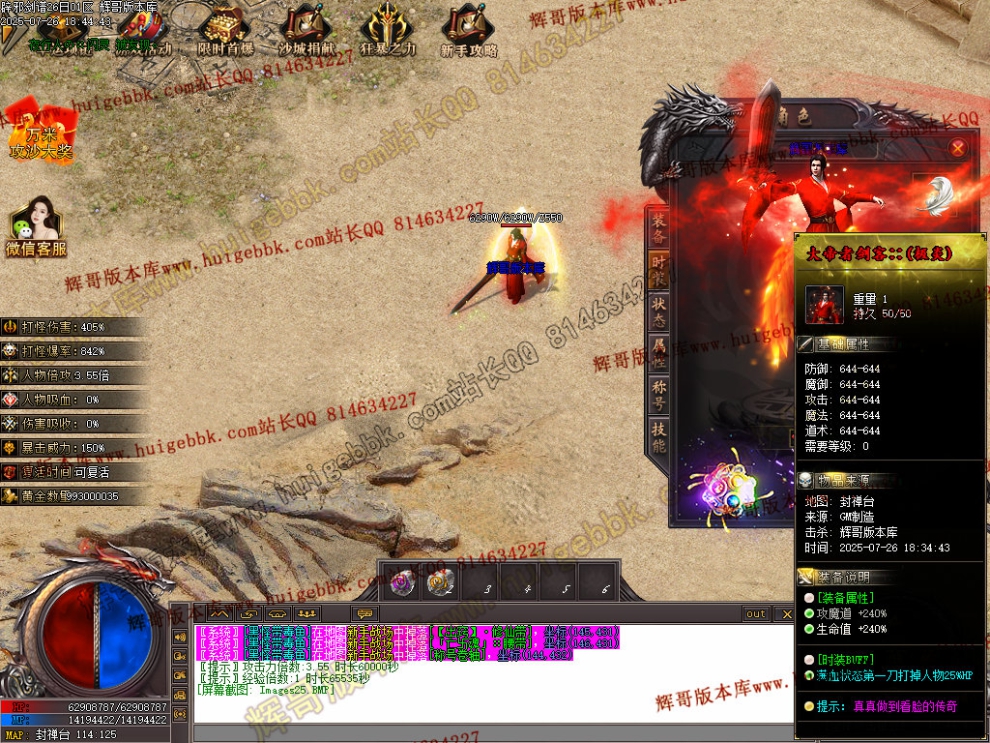This screenshot has width=990, height=743.
Task: Switch to the 装备 equipment tab
Action: click(x=659, y=228)
